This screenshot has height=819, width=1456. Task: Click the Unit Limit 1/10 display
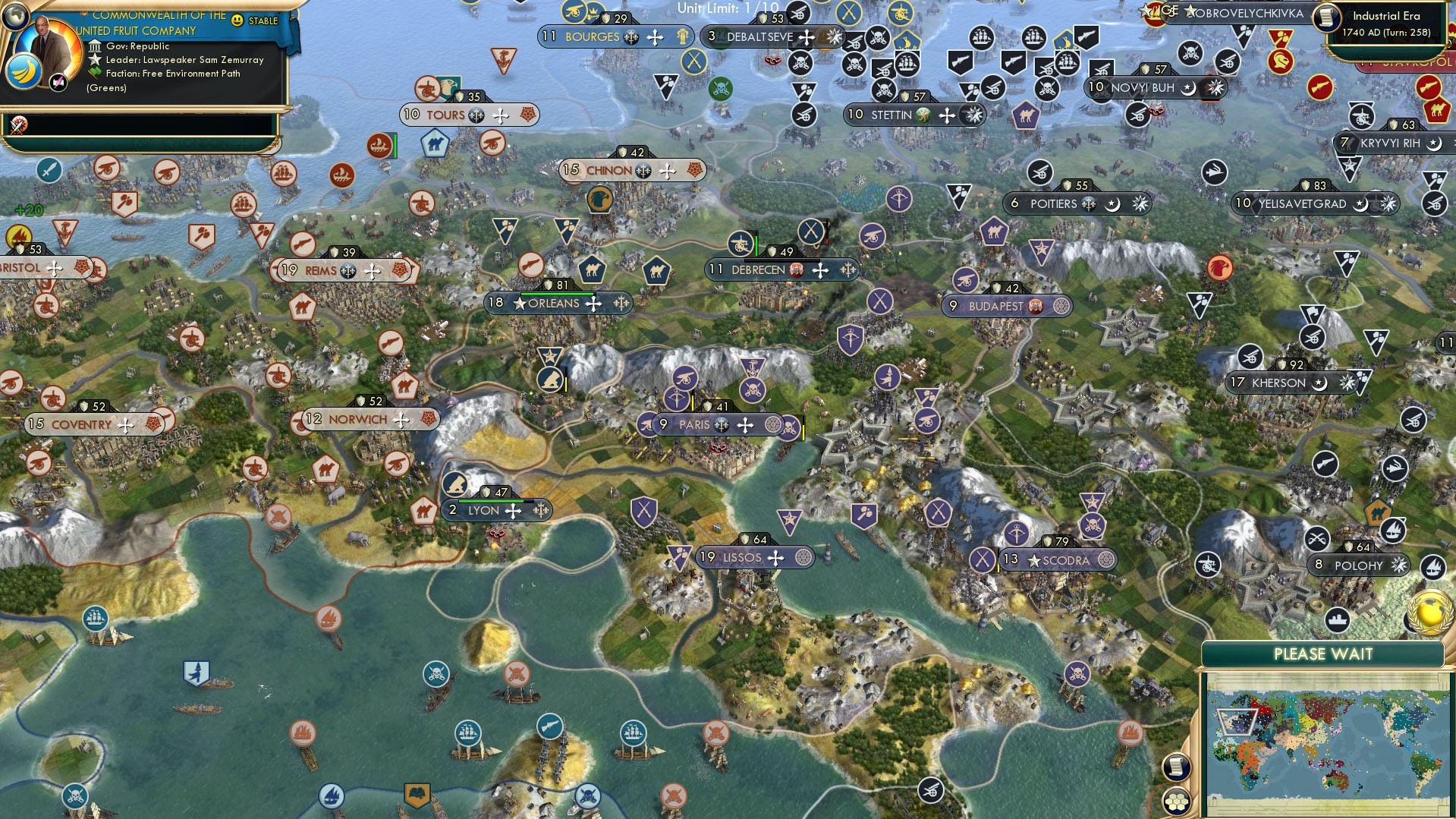point(728,9)
